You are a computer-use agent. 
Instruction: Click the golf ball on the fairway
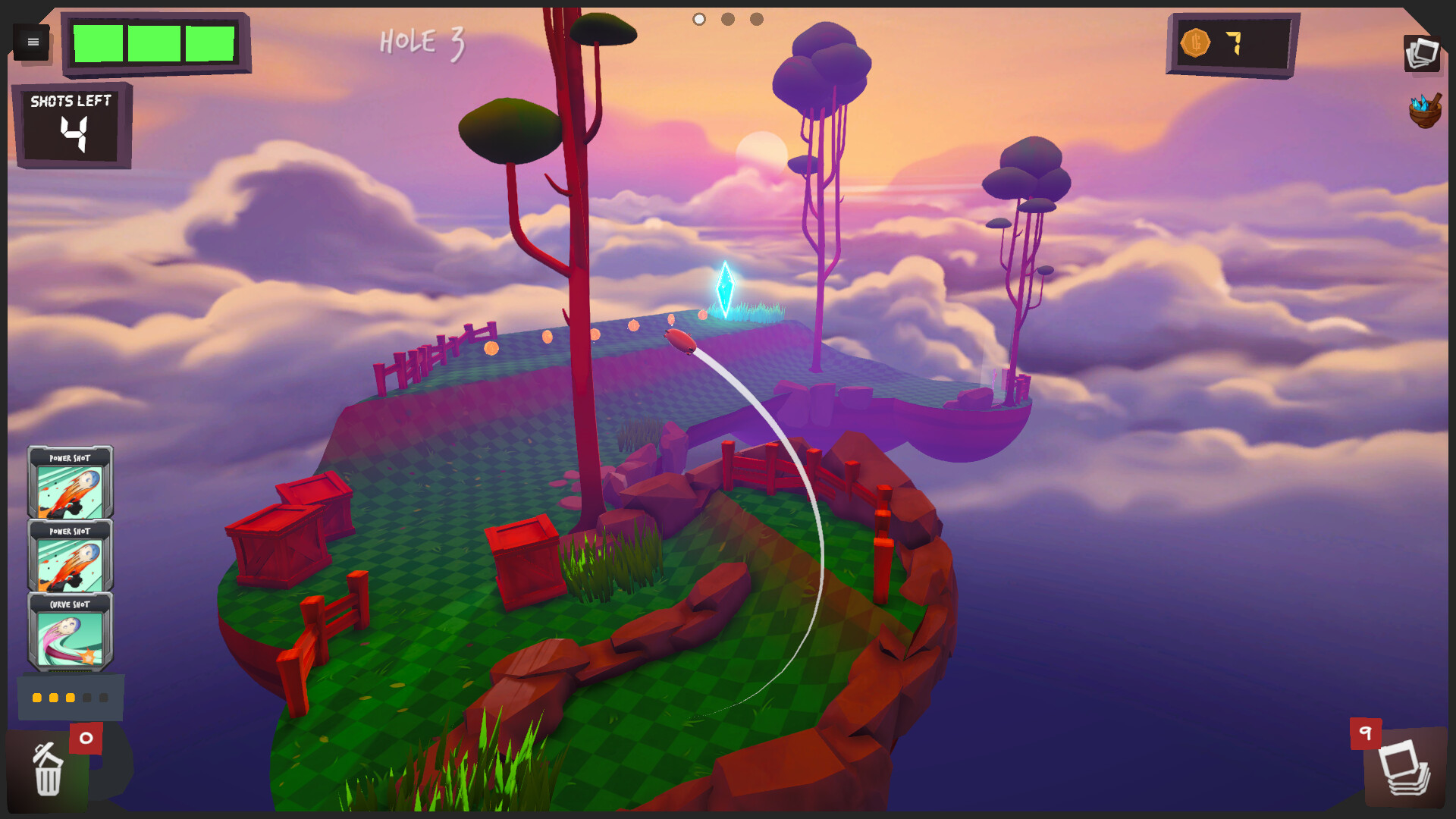tap(679, 343)
